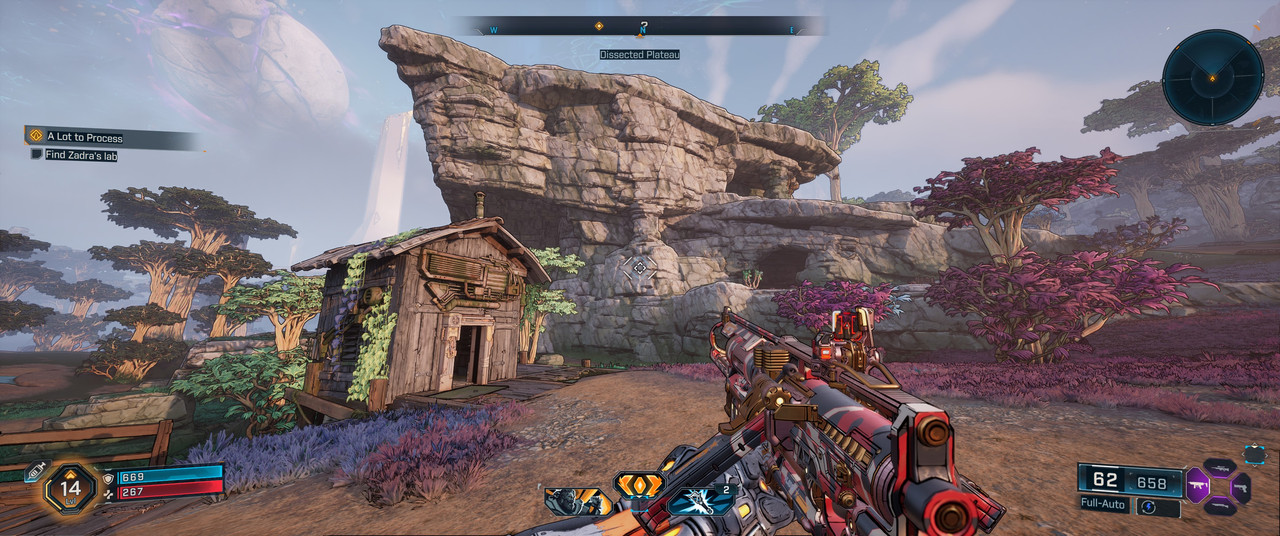Screen dimensions: 1280x536
Task: Select the highlighted active rifle weapon slot
Action: [x=1199, y=486]
